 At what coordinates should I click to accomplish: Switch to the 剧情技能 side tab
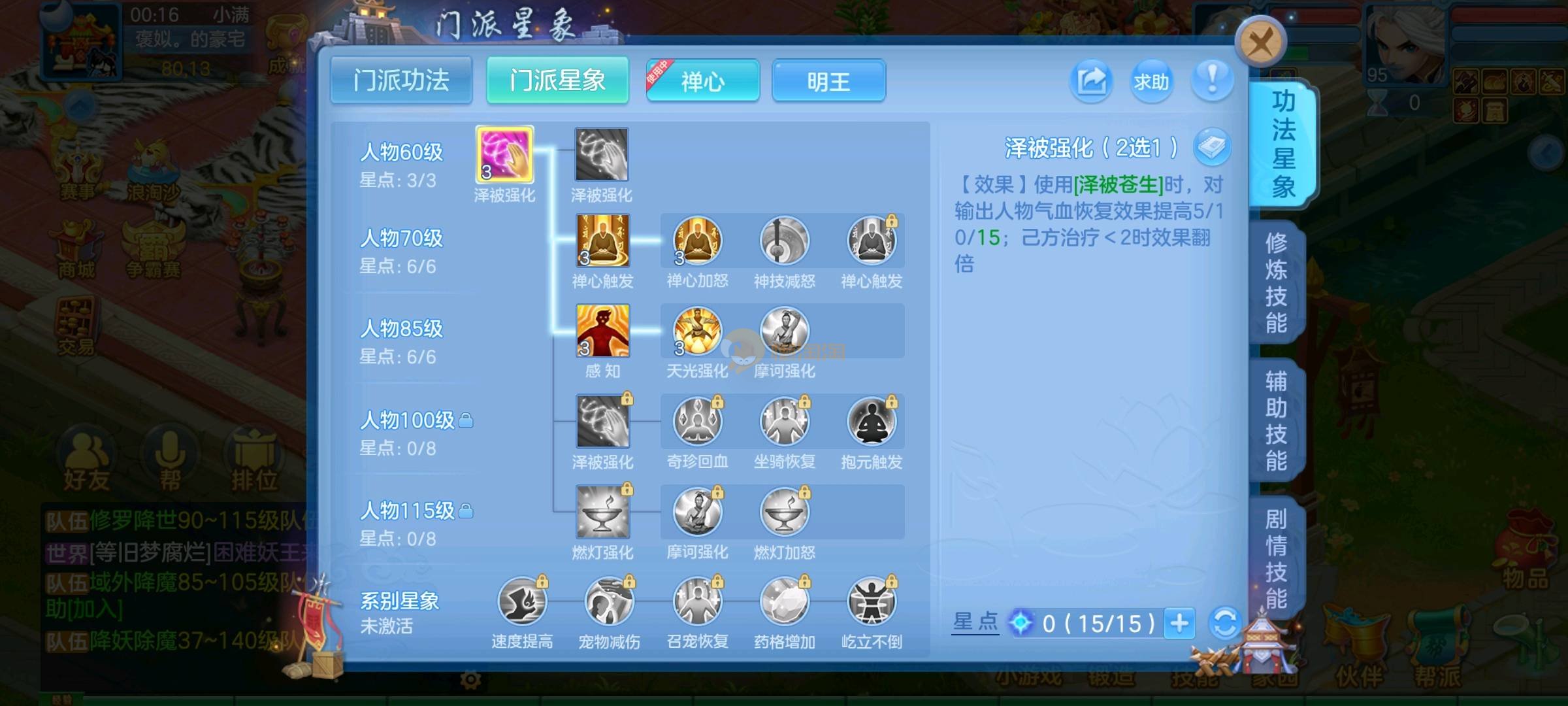tap(1275, 558)
